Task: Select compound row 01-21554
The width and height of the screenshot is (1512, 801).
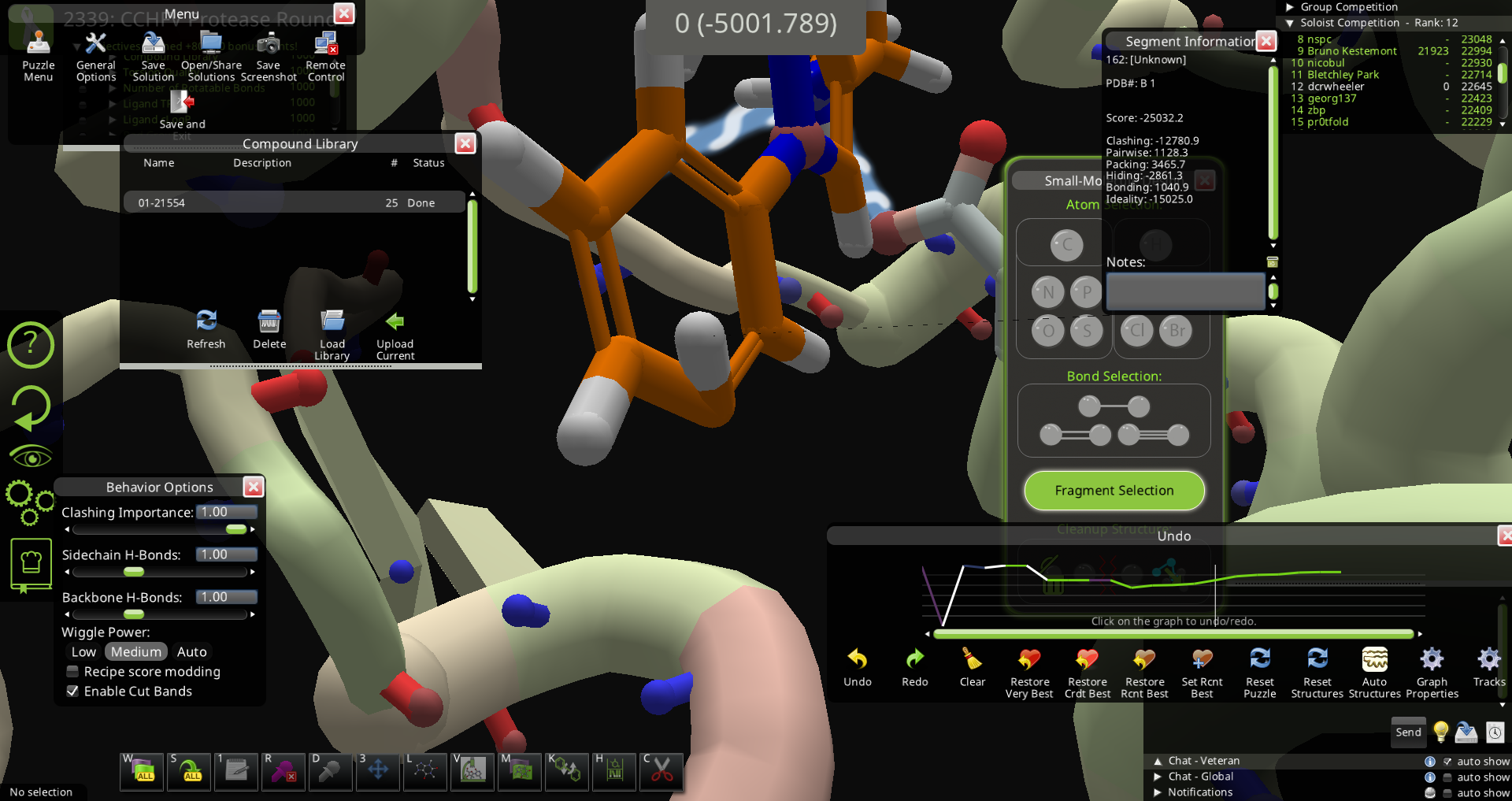Action: tap(293, 202)
